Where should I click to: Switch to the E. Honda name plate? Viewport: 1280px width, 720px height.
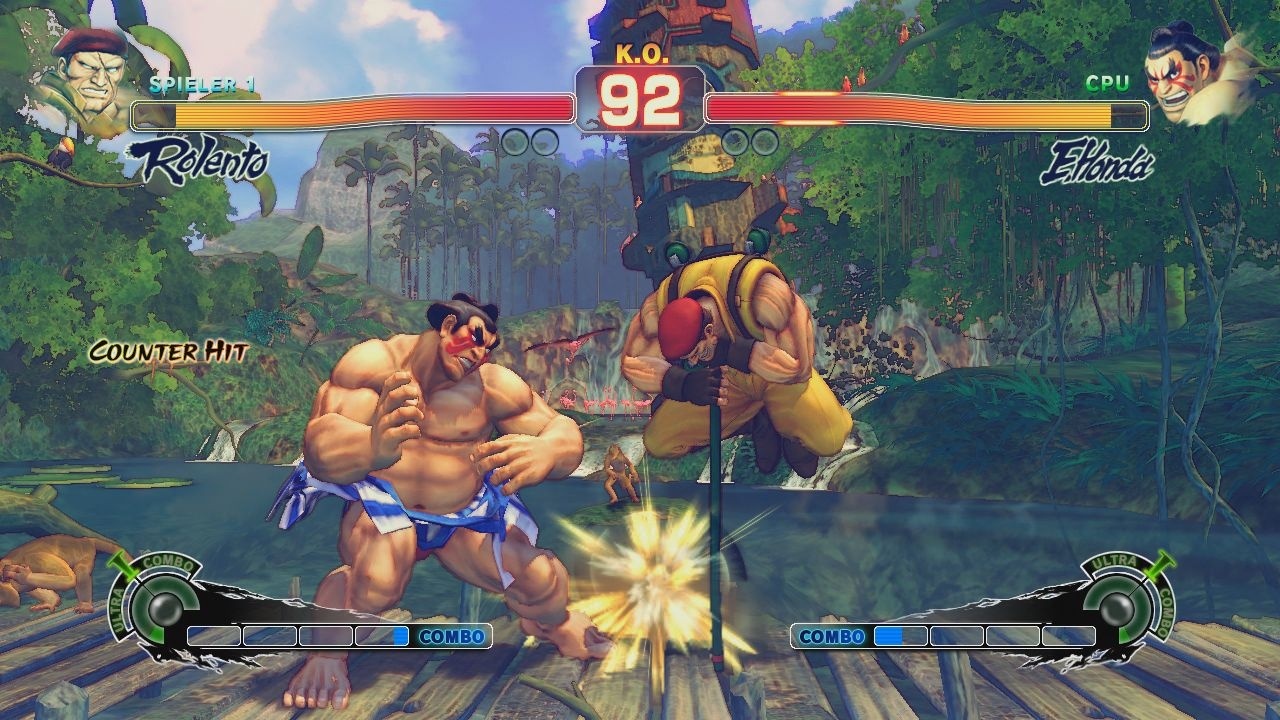pyautogui.click(x=1096, y=158)
